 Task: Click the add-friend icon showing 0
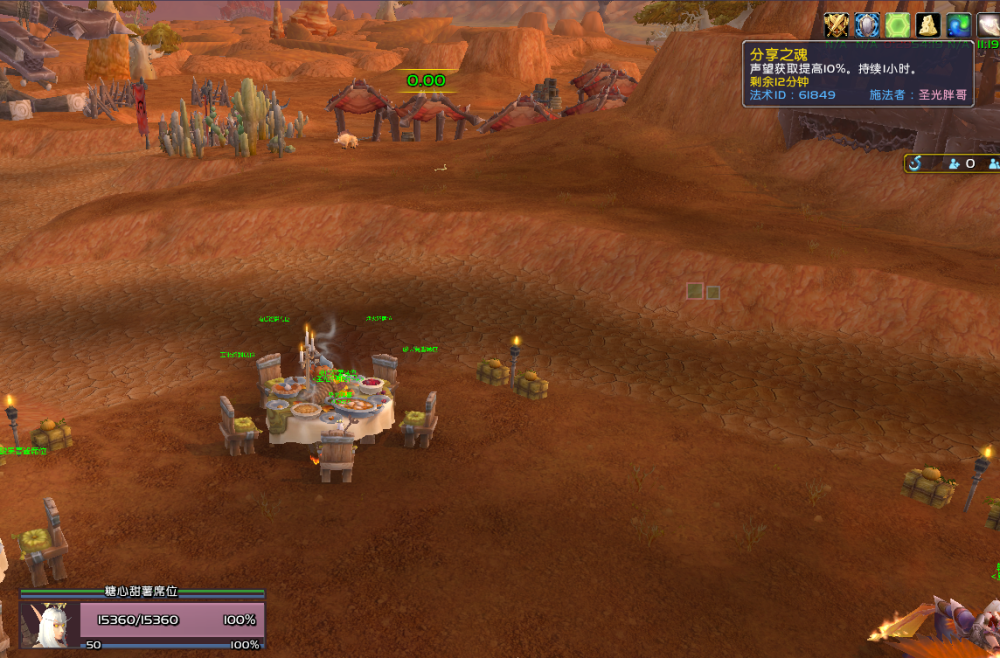coord(955,163)
